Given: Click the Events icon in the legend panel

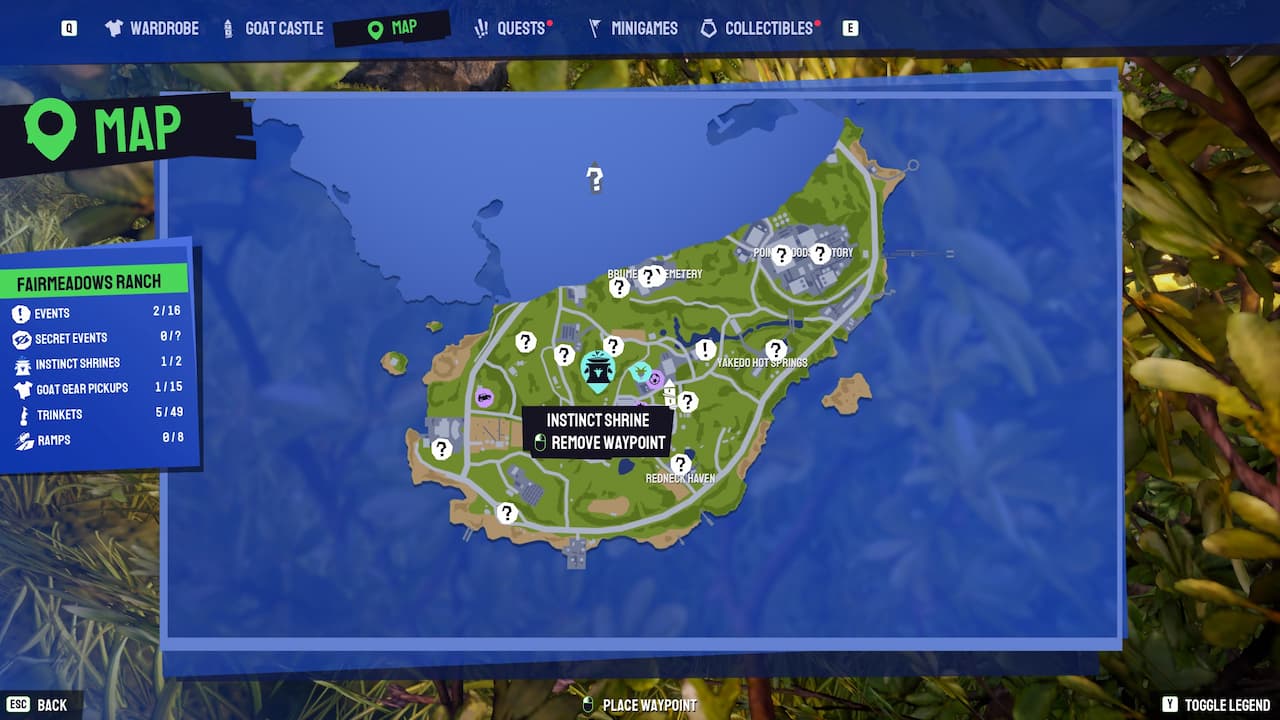Looking at the screenshot, I should [23, 313].
